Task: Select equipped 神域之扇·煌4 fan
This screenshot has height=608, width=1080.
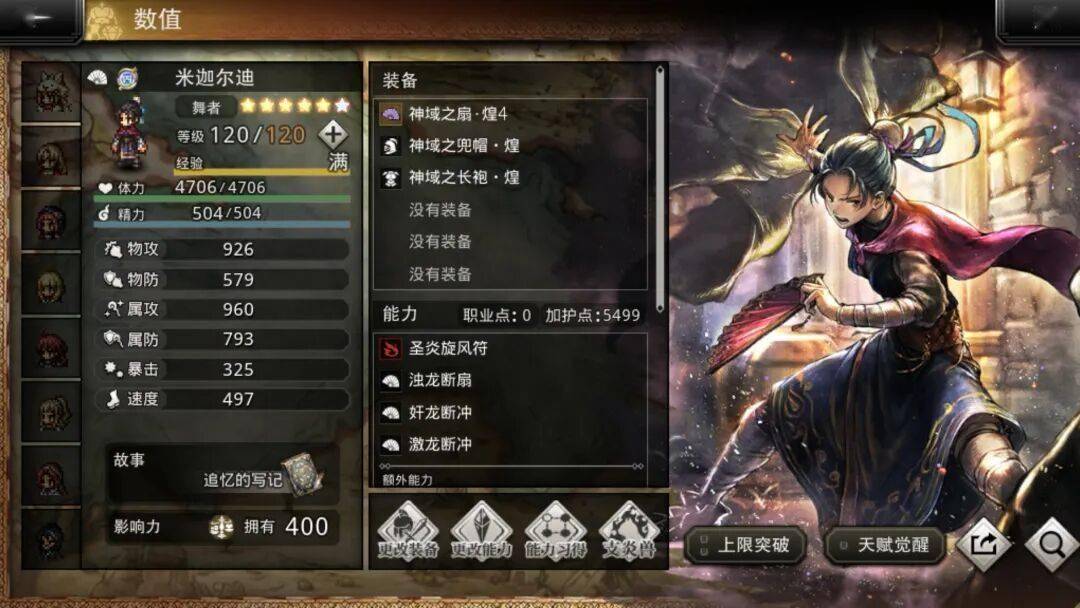Action: [x=510, y=114]
